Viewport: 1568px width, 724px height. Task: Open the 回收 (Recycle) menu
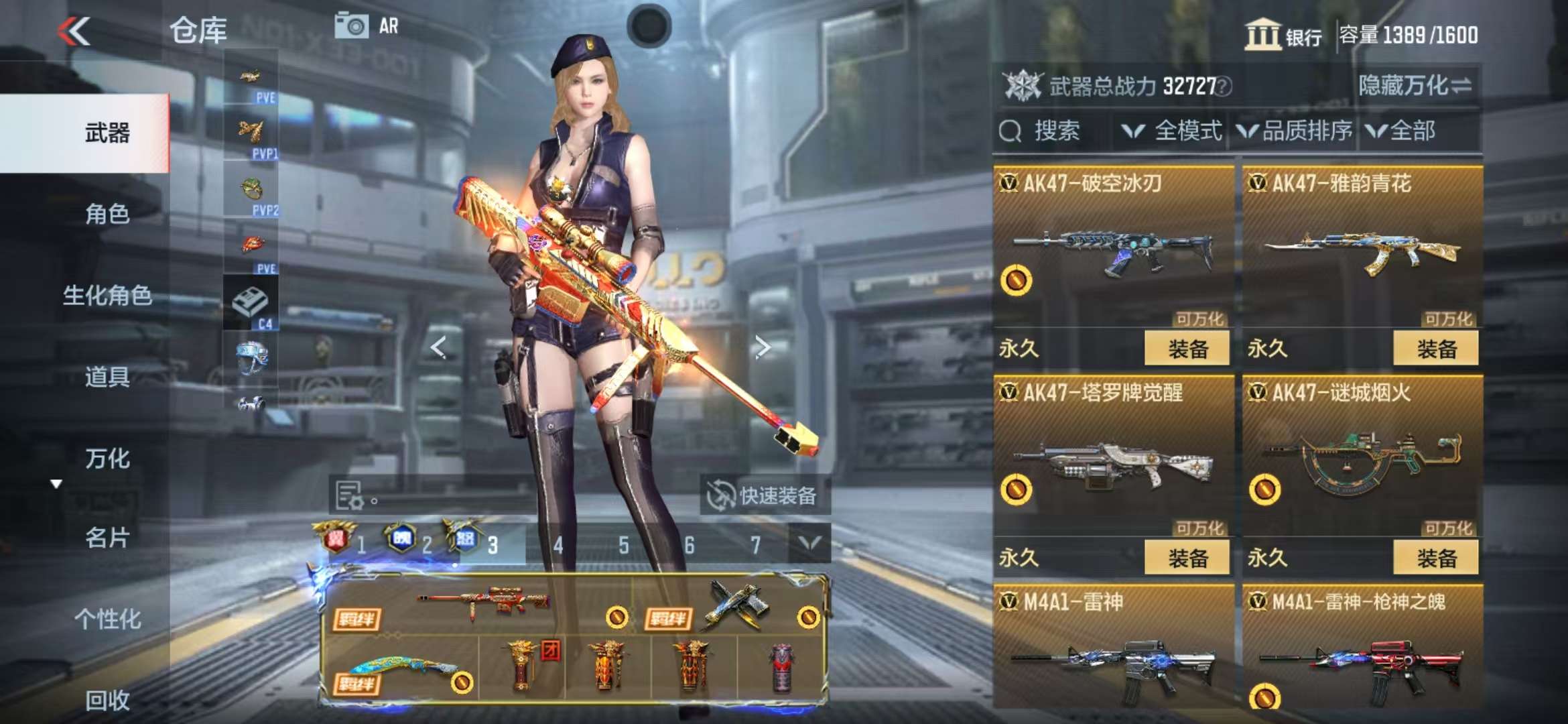pyautogui.click(x=107, y=701)
